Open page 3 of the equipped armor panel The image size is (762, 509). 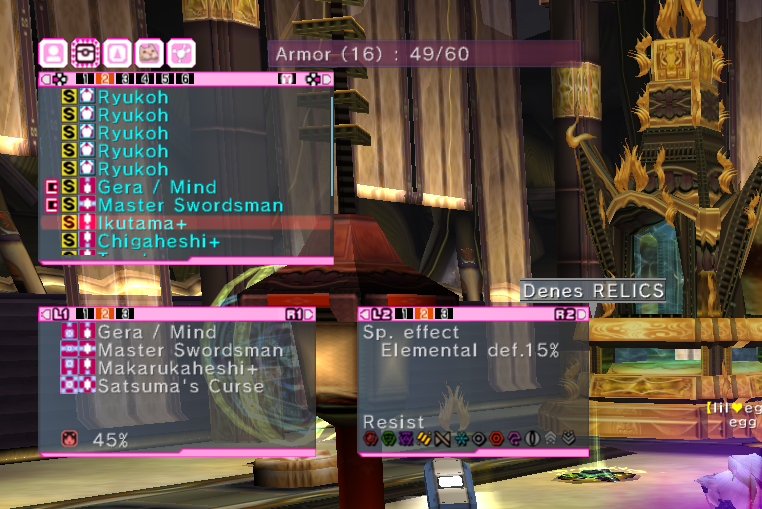coord(126,314)
